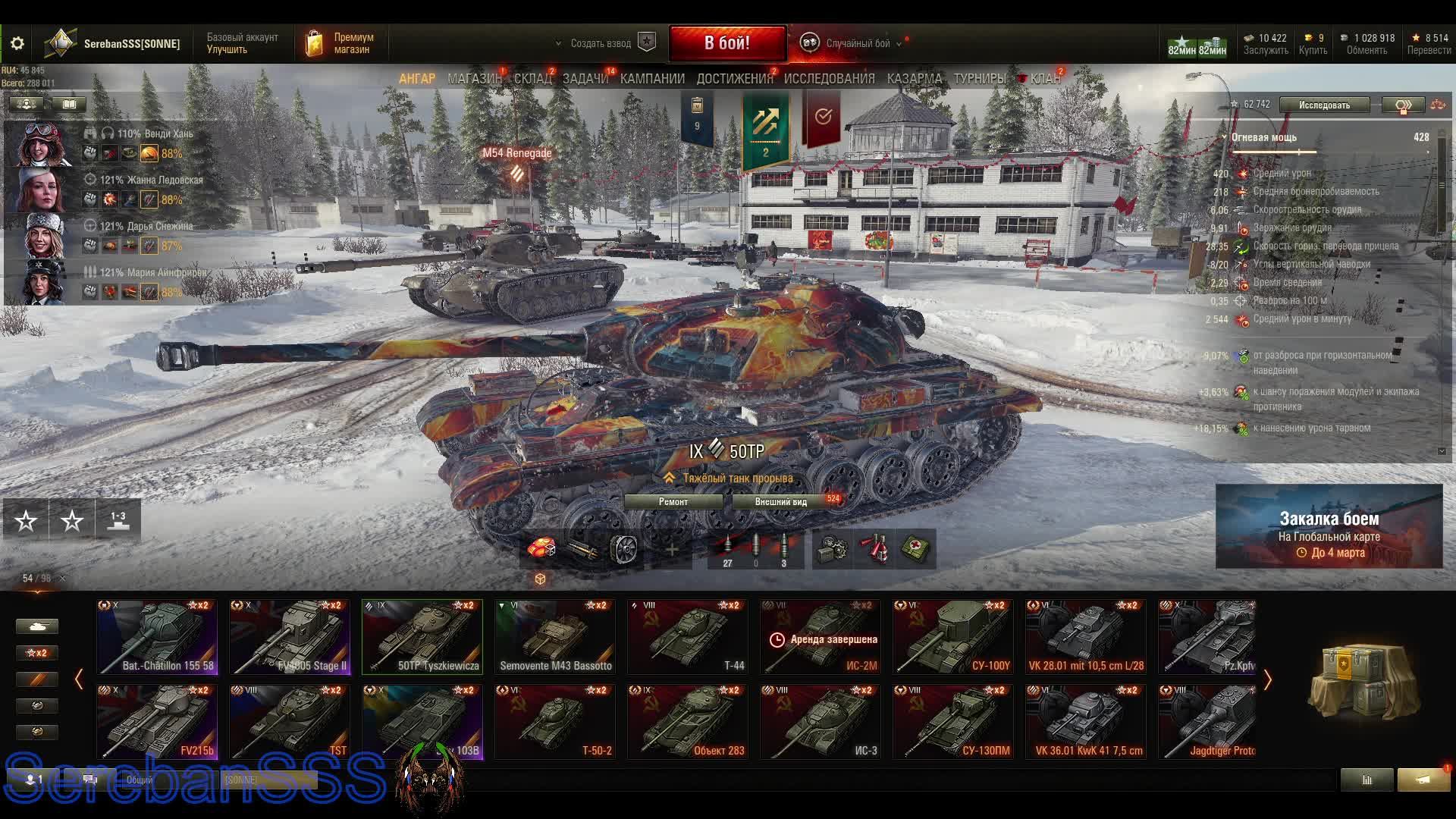Toggle the elite vehicle crew experience star

[71, 521]
